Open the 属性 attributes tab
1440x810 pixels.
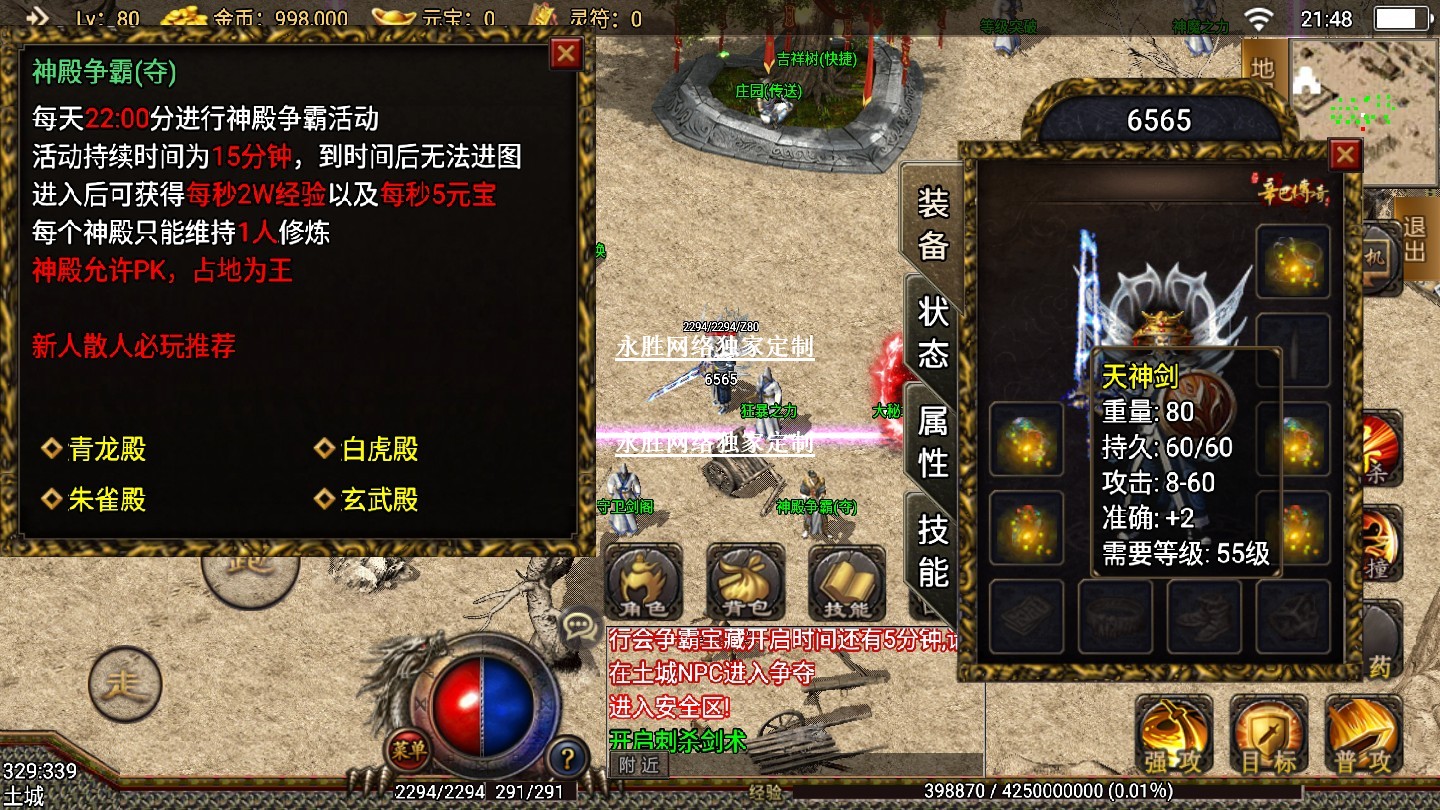click(x=932, y=442)
